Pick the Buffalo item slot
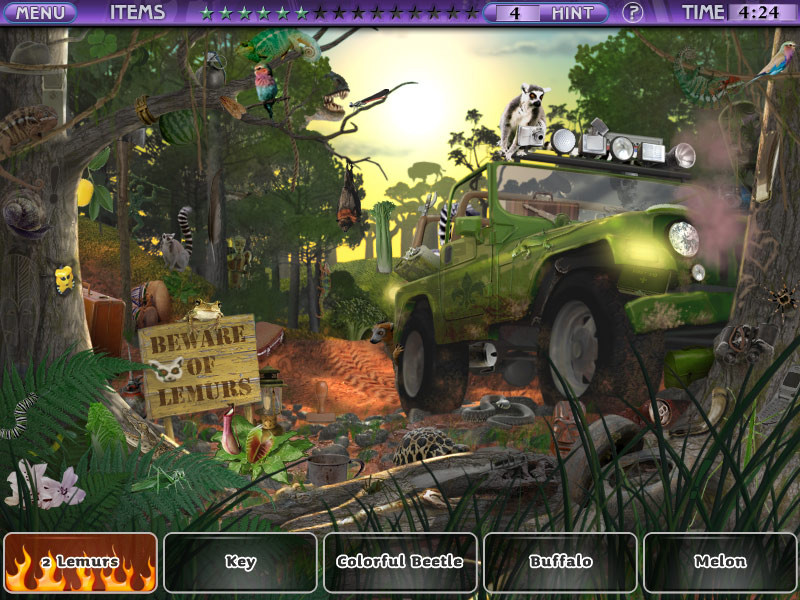Image resolution: width=800 pixels, height=600 pixels. coord(560,562)
